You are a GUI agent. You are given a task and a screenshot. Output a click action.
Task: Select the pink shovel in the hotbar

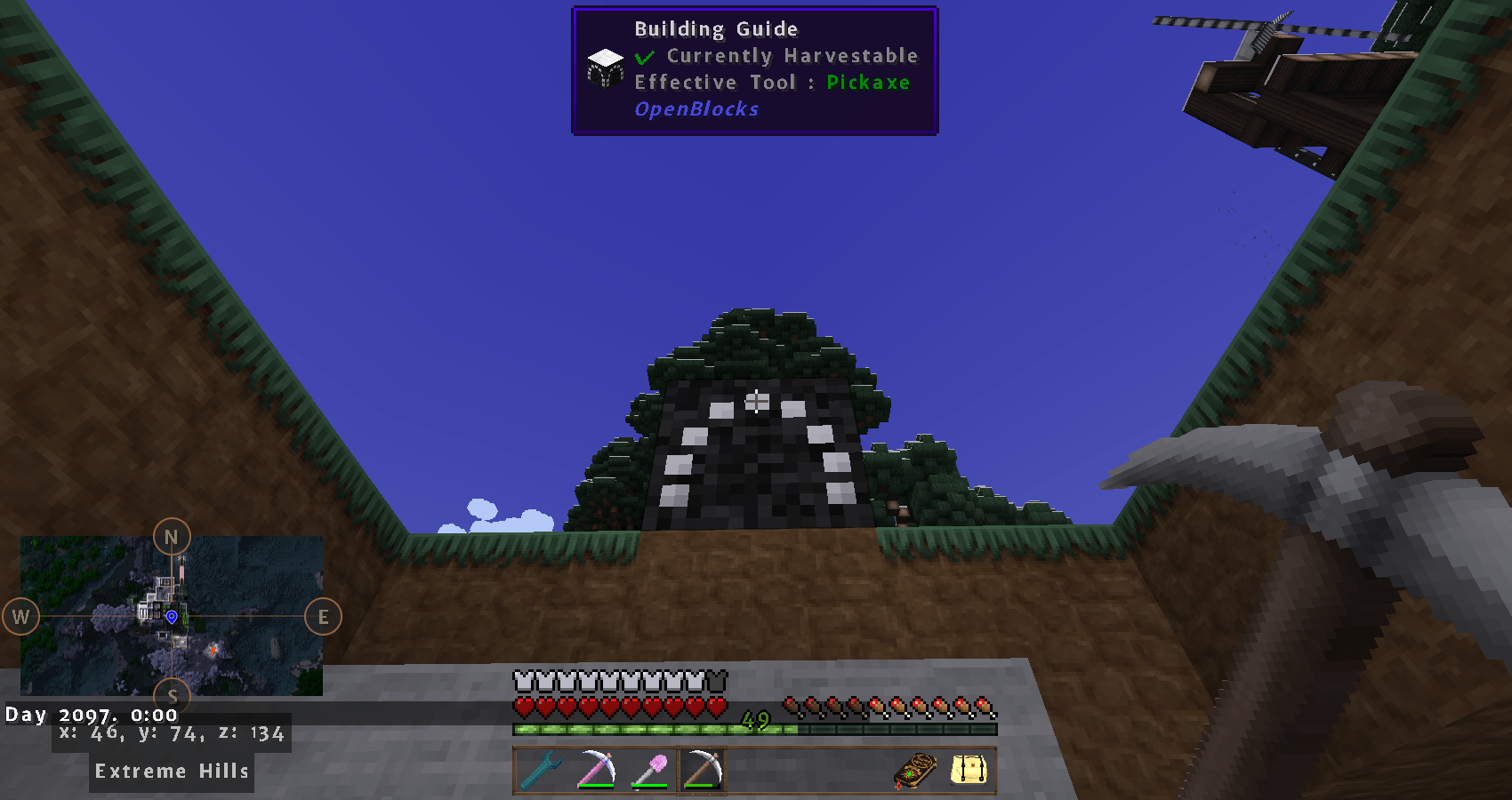[649, 770]
